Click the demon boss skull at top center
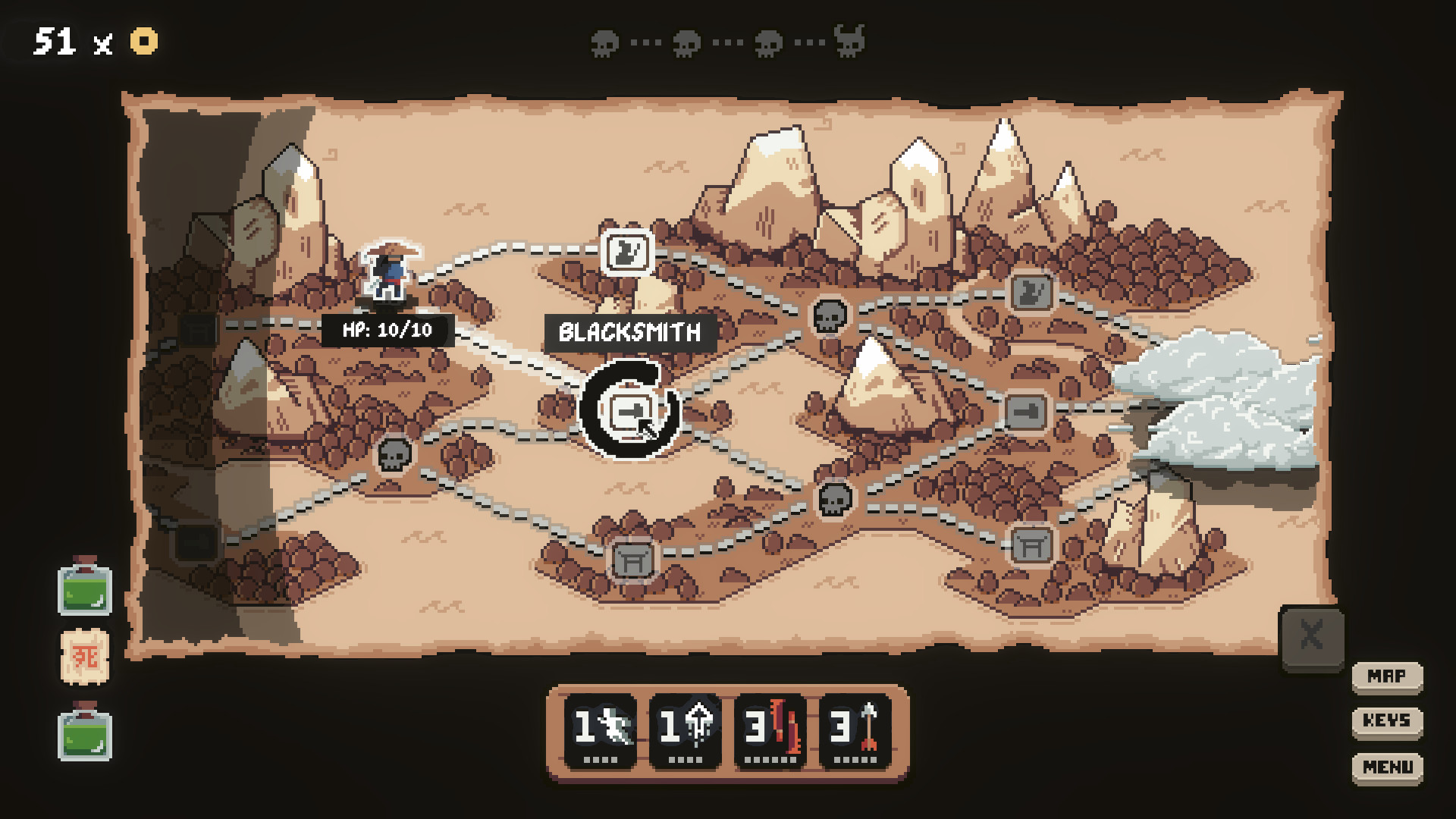 point(849,42)
